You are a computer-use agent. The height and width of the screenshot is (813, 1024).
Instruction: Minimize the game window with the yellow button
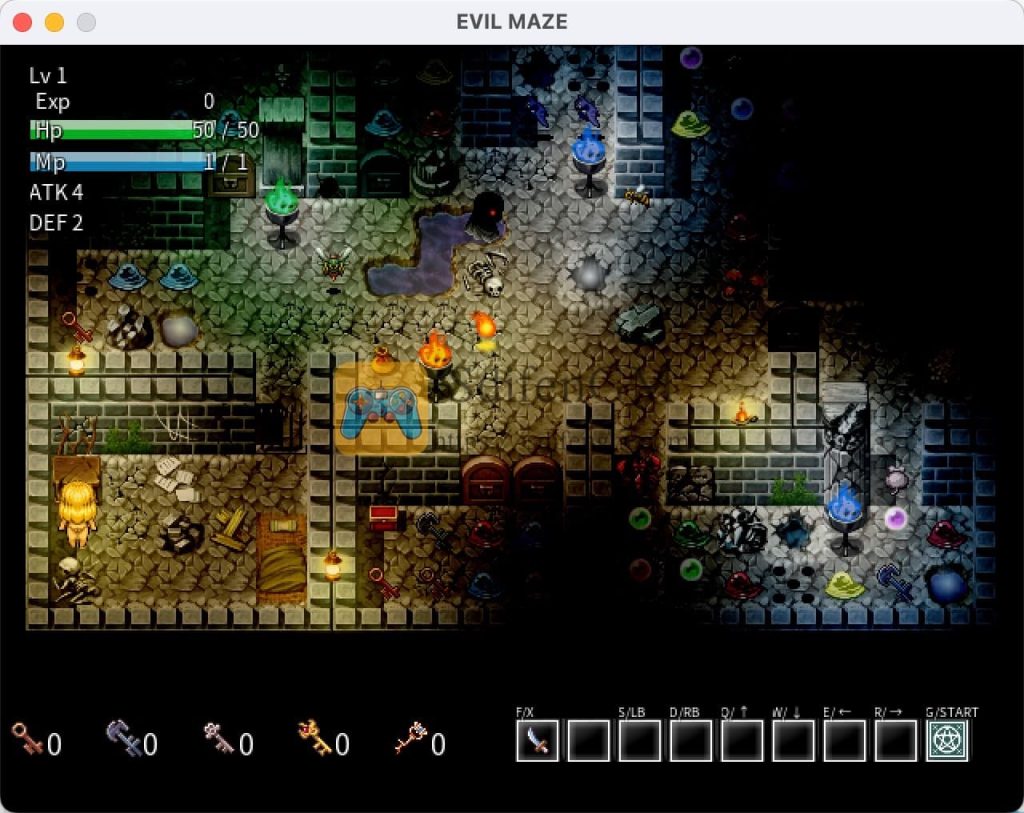point(54,22)
